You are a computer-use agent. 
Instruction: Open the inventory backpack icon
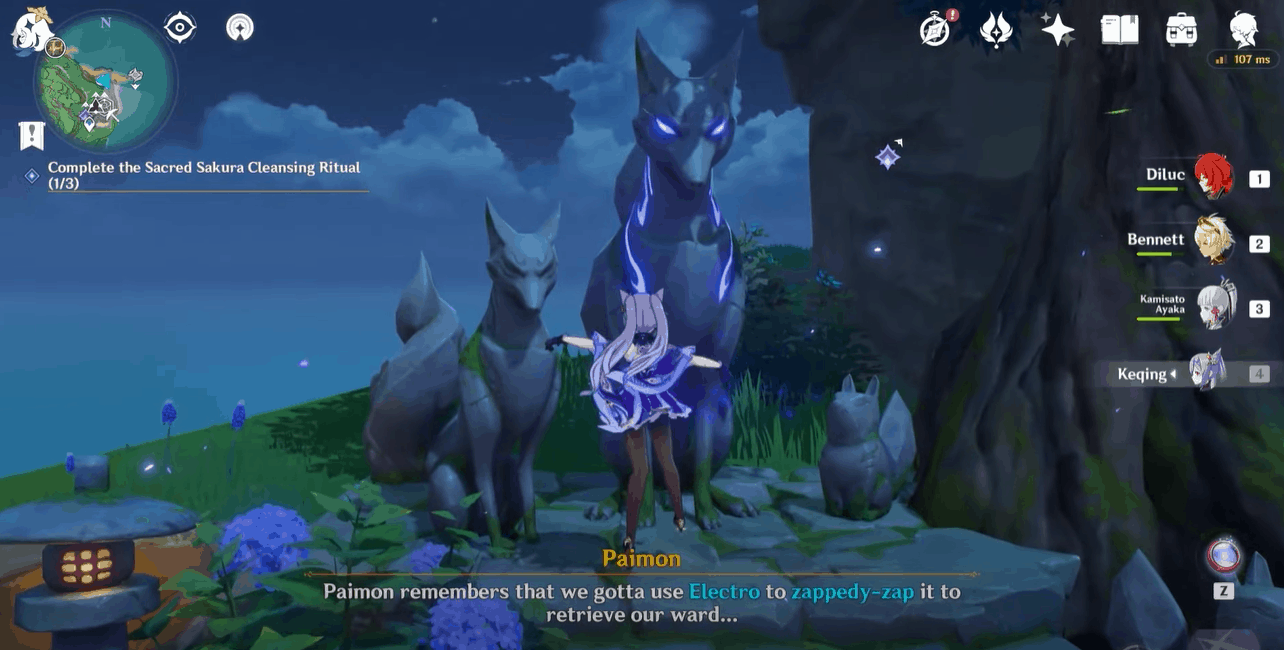coord(1181,29)
